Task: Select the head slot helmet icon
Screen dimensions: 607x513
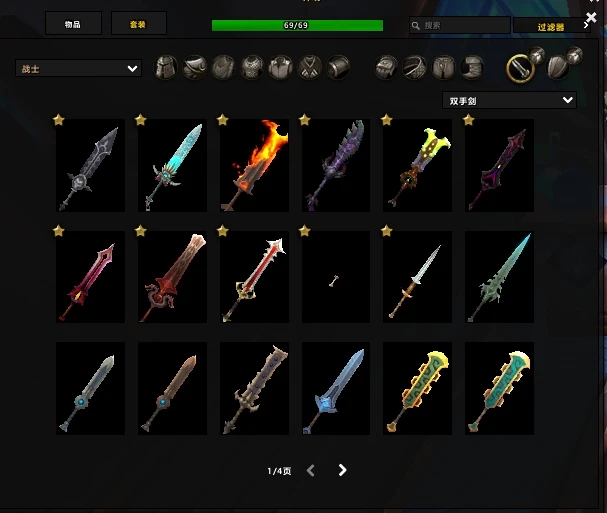Action: [167, 67]
